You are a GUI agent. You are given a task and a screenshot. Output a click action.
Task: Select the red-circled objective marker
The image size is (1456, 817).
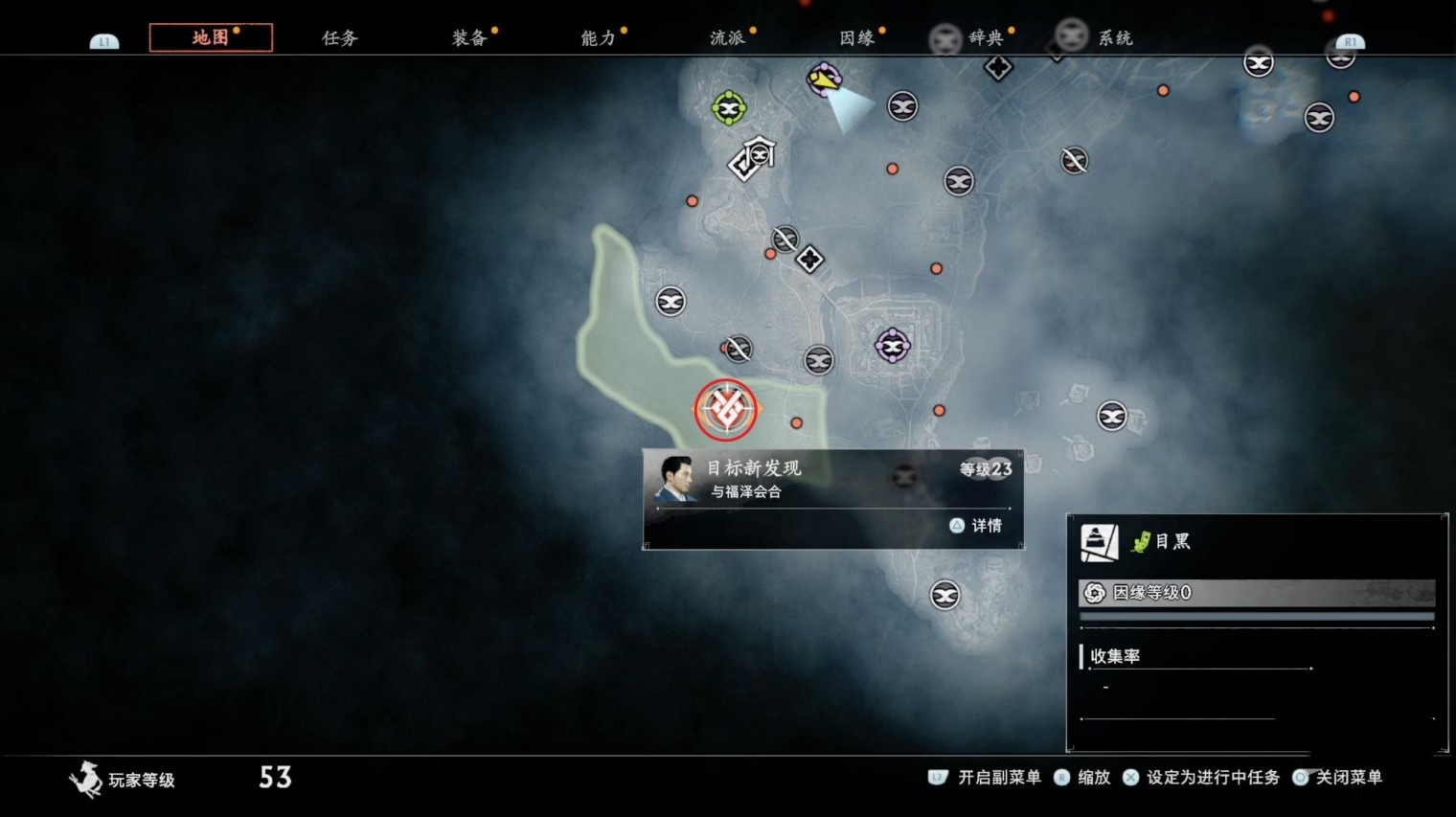726,410
